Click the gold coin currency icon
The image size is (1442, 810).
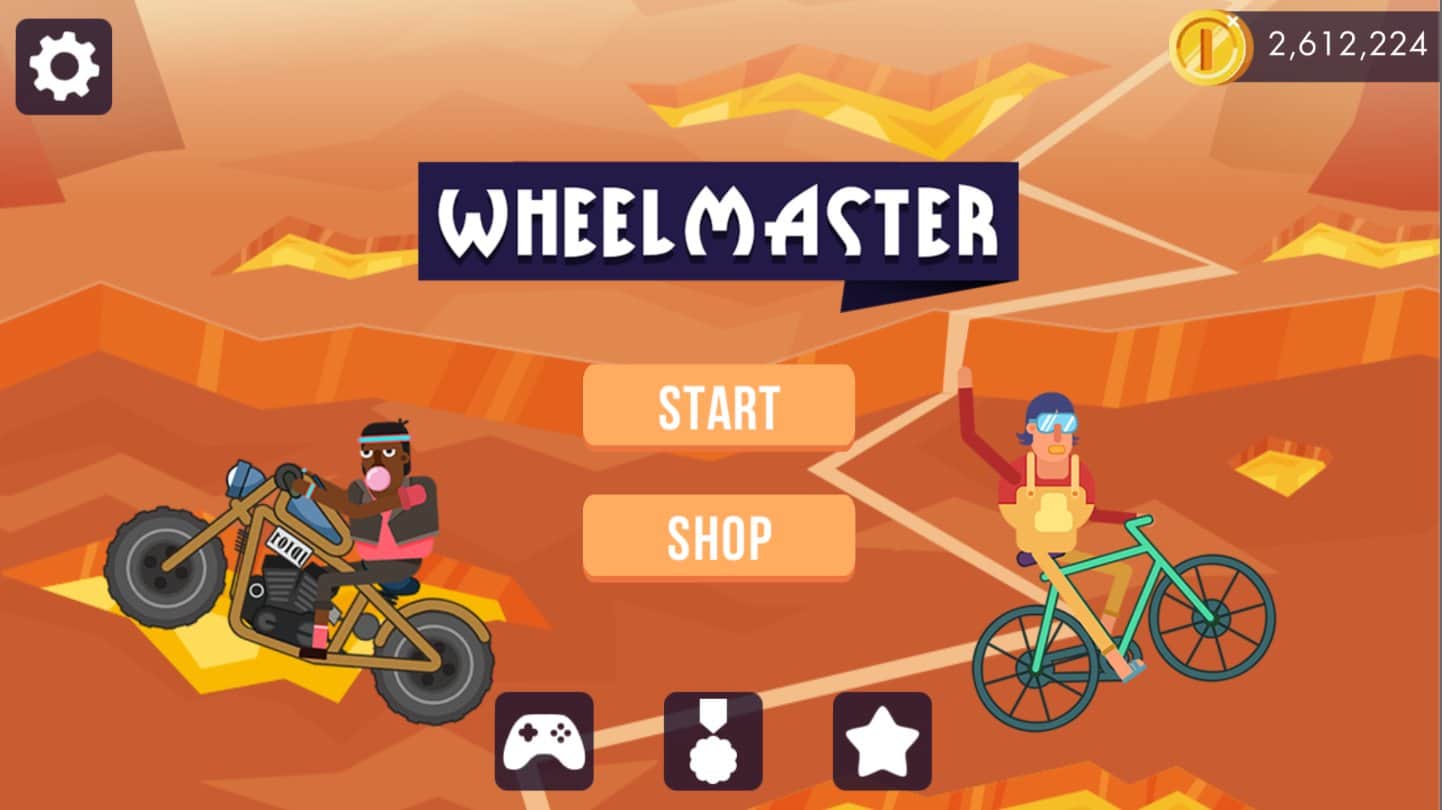tap(1210, 45)
